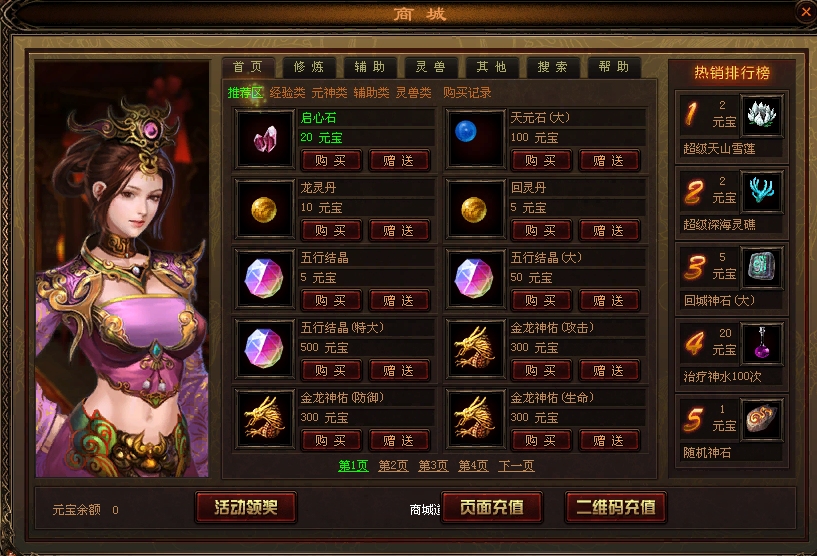Go to the 帮助 help tab
The width and height of the screenshot is (817, 556).
[x=613, y=67]
